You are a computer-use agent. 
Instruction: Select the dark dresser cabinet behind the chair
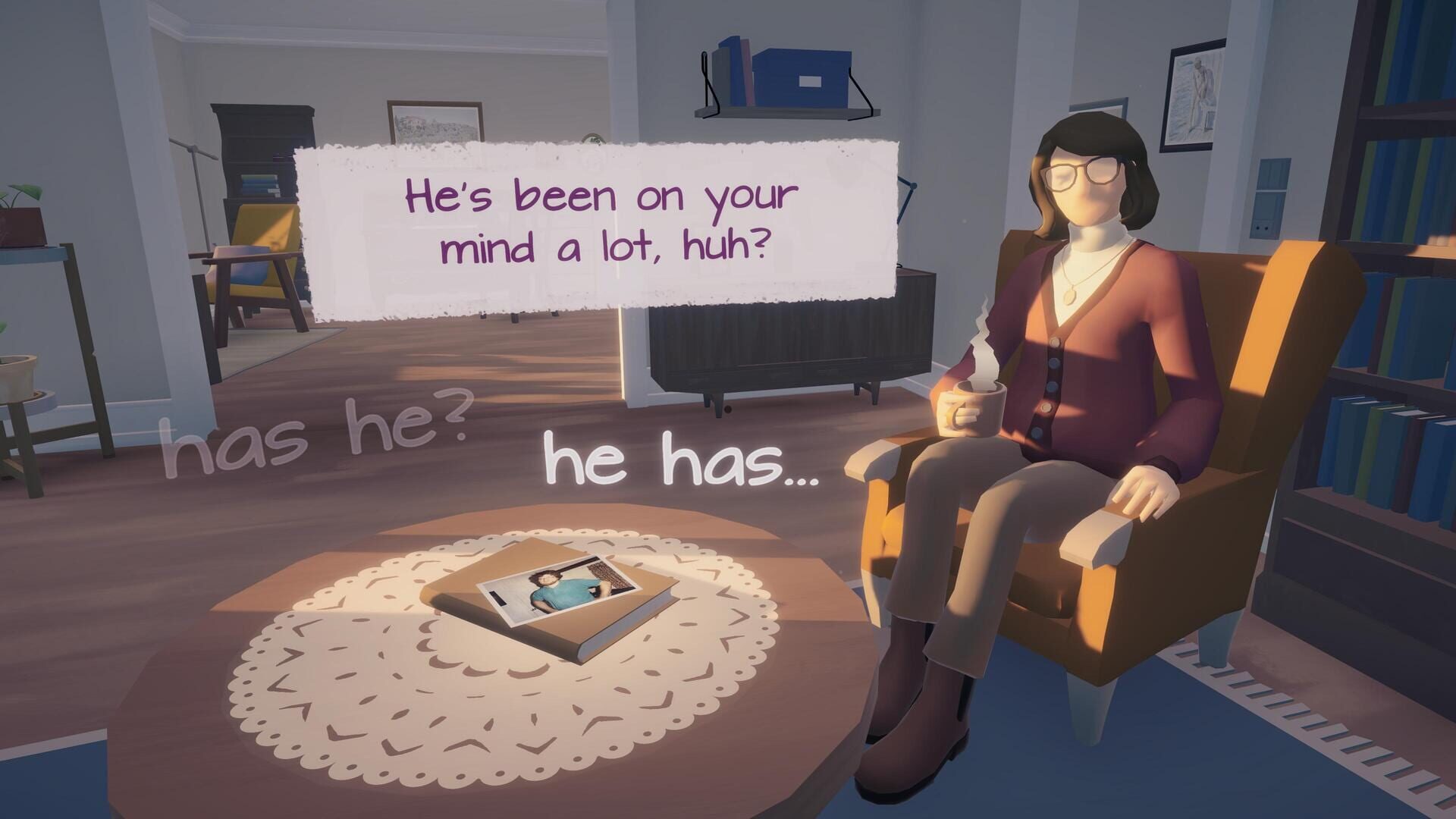[781, 349]
